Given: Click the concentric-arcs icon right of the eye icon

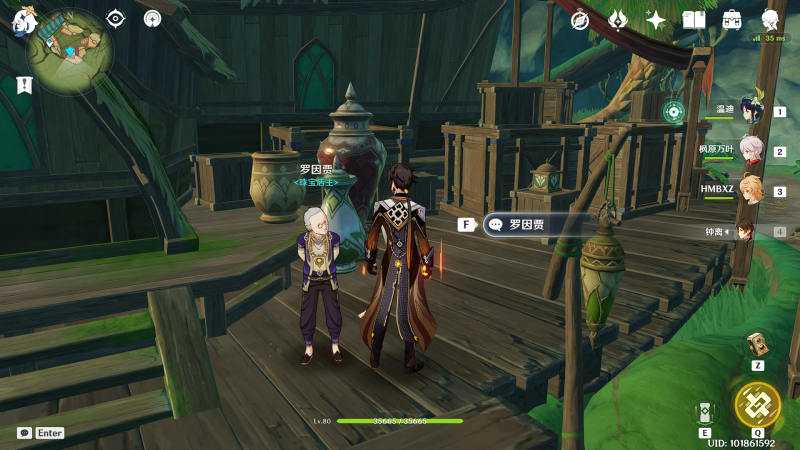Looking at the screenshot, I should tap(152, 18).
